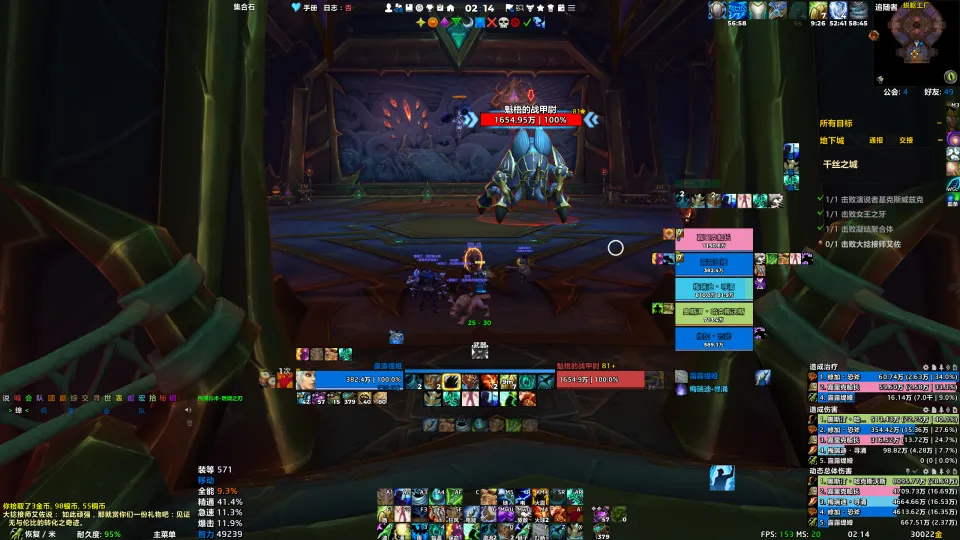The image size is (960, 540).
Task: Click the 动态总体伤害 damage meter header
Action: coord(840,470)
